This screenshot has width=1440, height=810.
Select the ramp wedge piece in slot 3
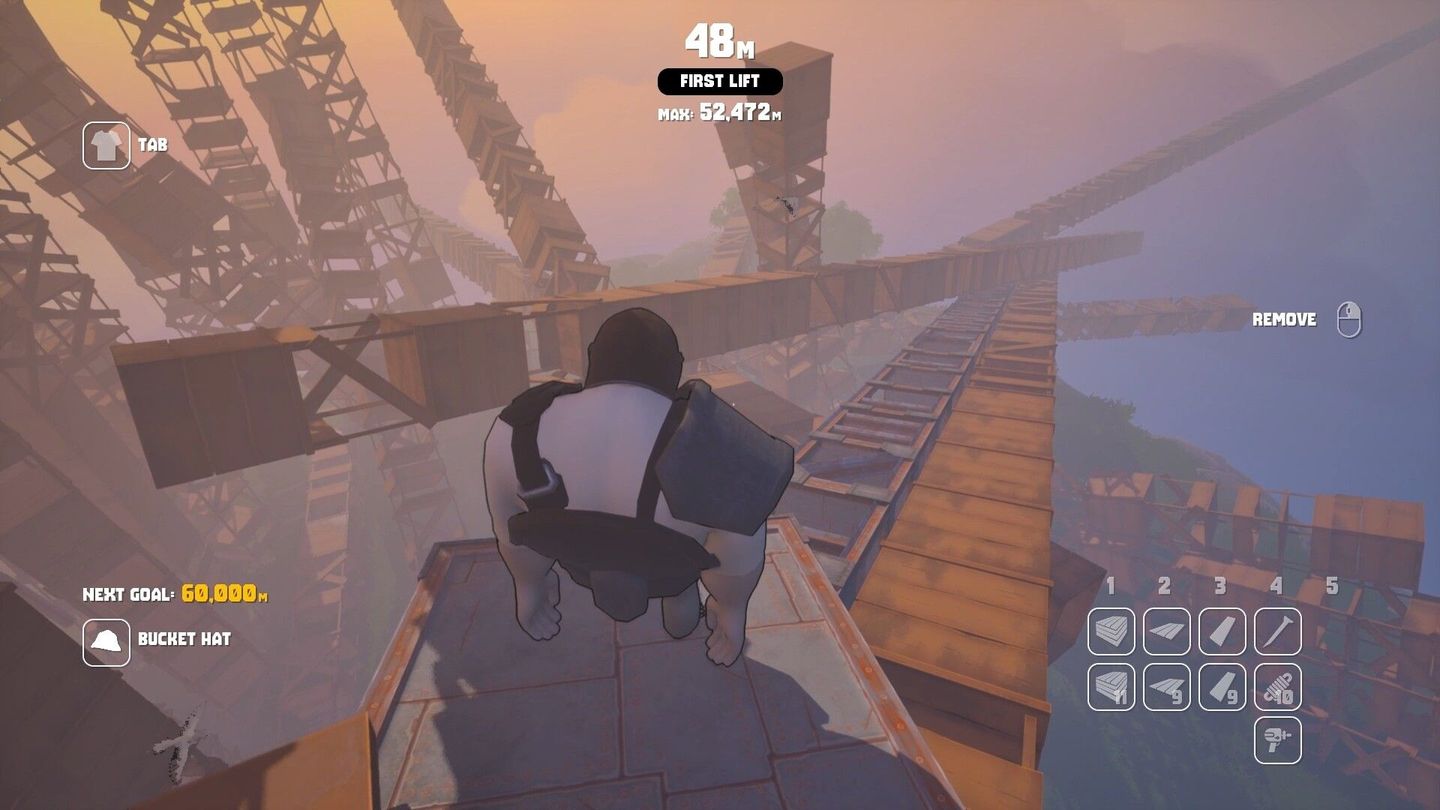1221,630
